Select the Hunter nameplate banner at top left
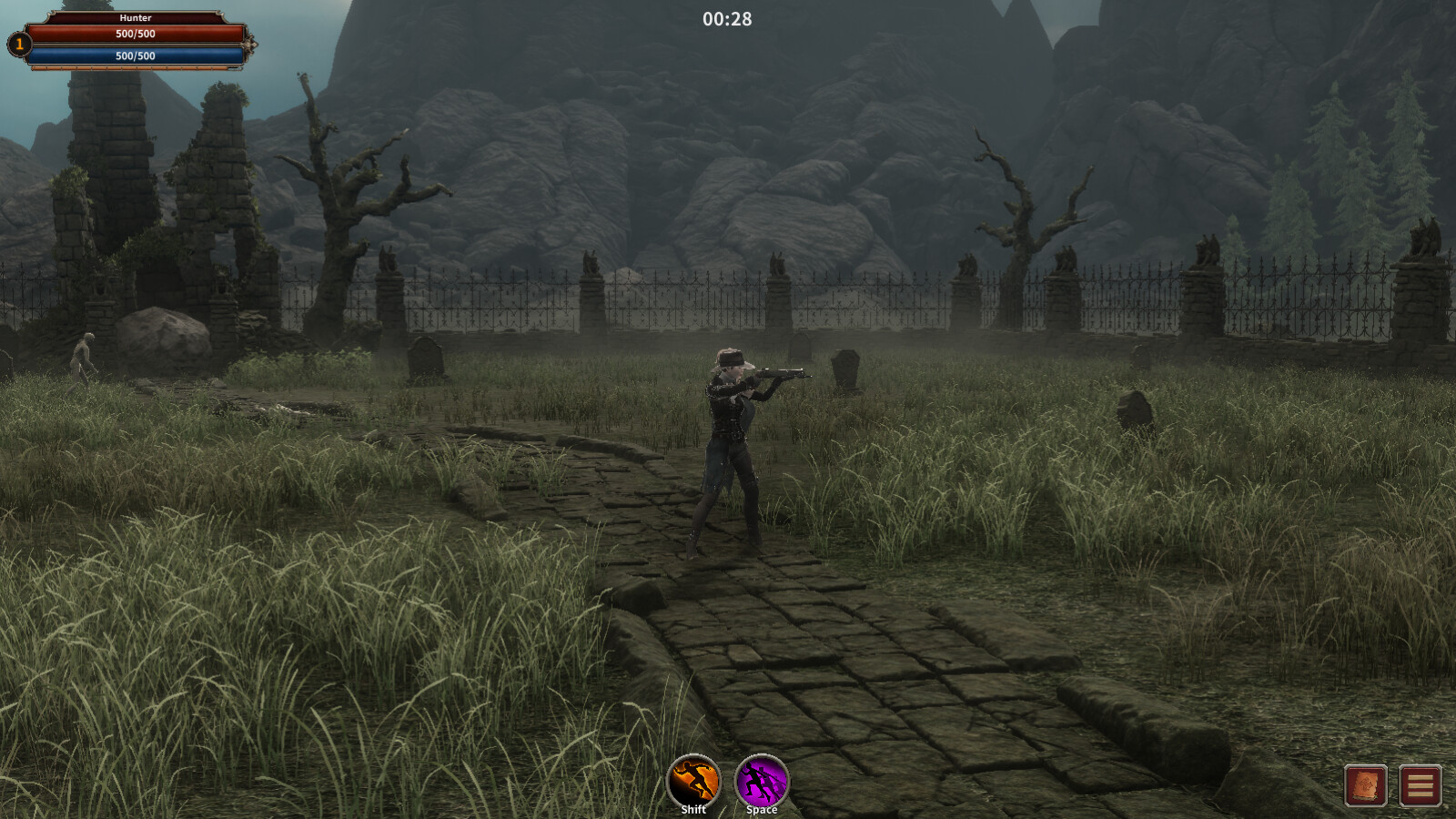This screenshot has width=1456, height=819. [136, 15]
